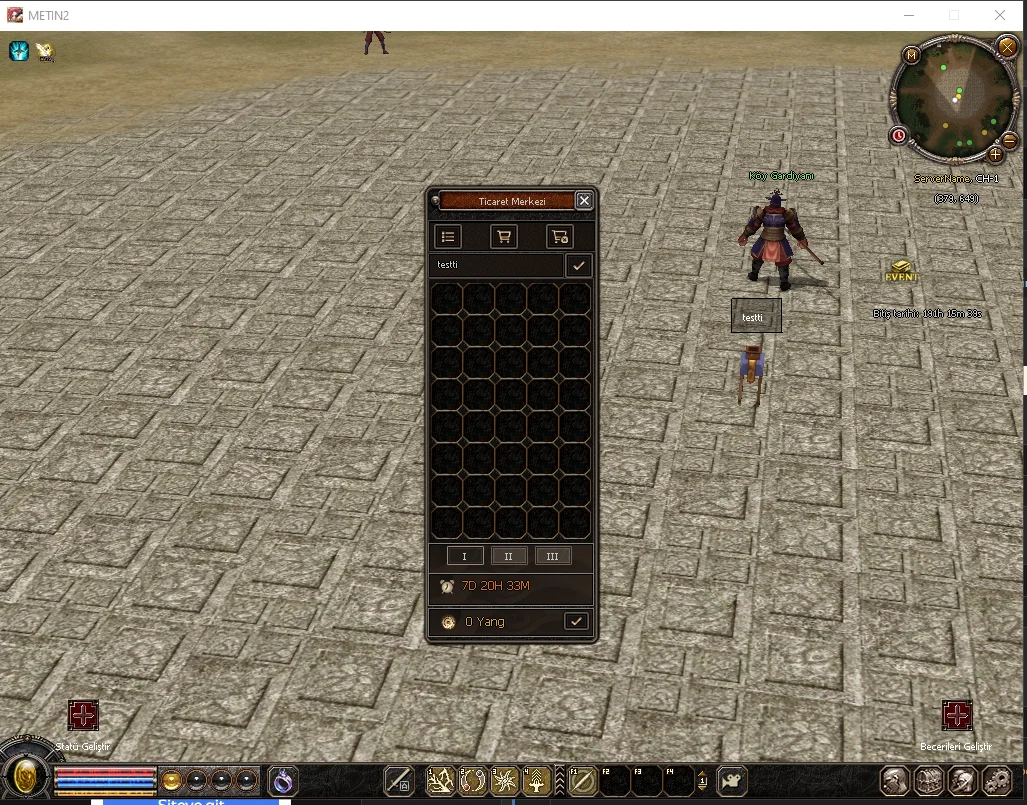The image size is (1027, 805).
Task: Close the minimap with the X button
Action: 1007,46
